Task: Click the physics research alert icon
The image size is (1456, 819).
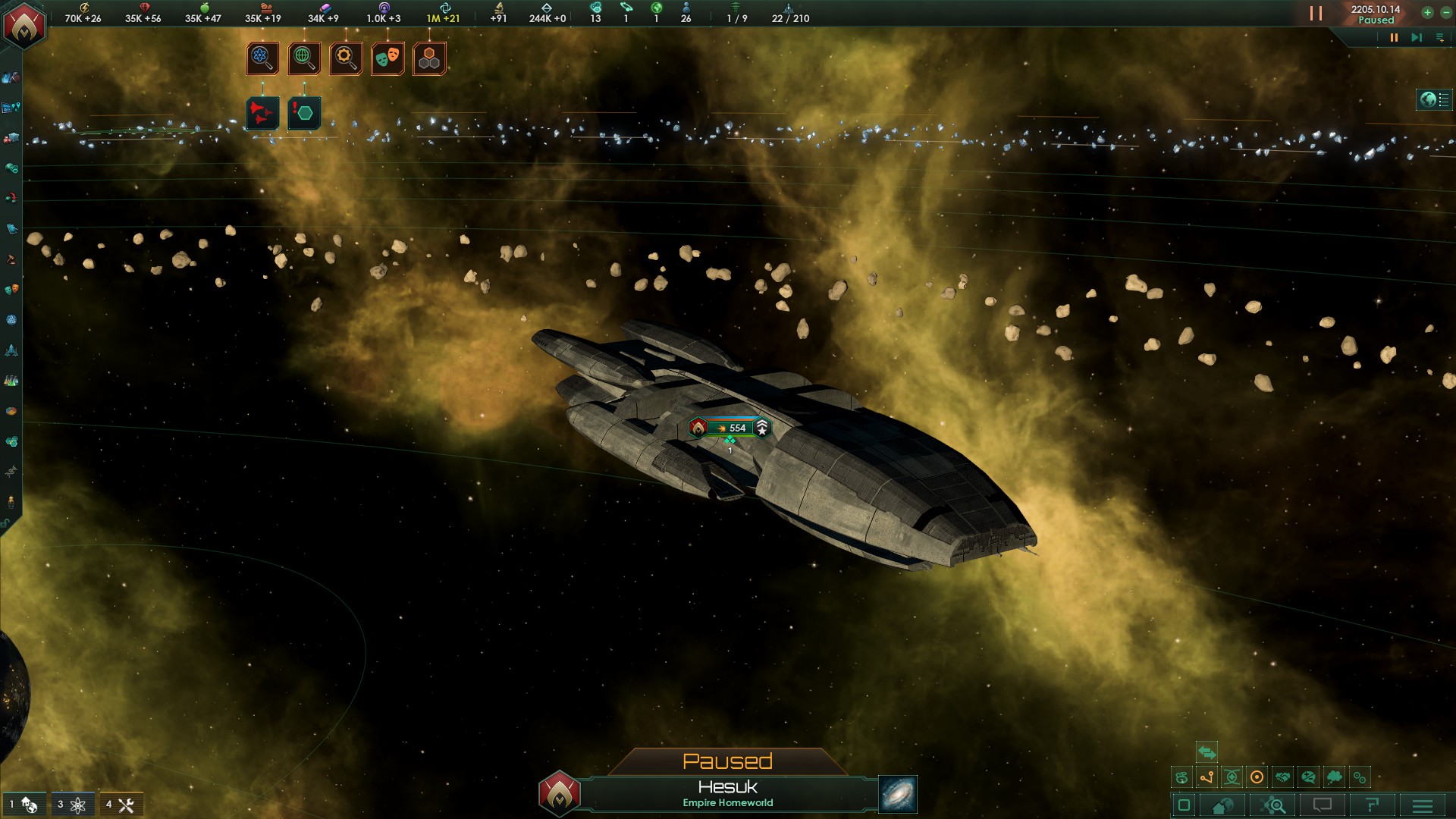Action: click(x=262, y=58)
